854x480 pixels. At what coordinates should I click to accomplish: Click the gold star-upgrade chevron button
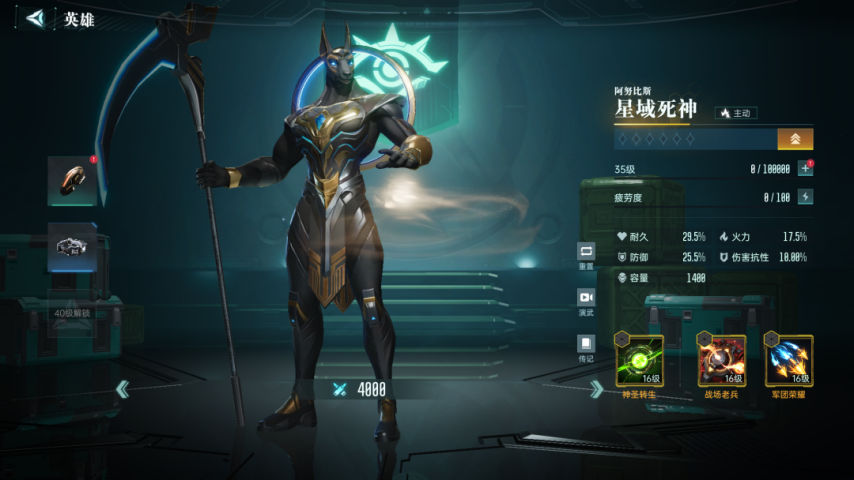pyautogui.click(x=795, y=139)
